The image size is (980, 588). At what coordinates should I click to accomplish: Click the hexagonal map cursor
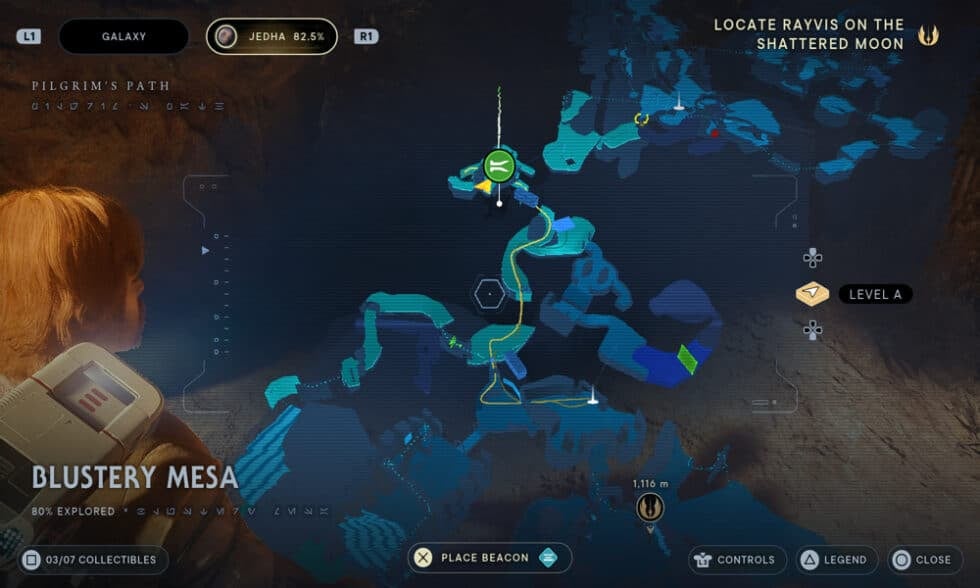click(x=489, y=294)
